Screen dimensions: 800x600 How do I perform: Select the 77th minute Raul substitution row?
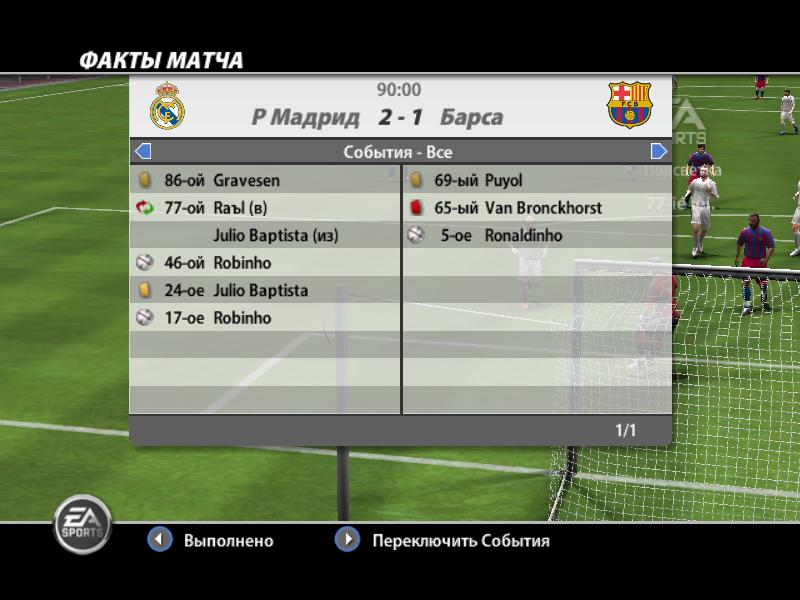(265, 208)
